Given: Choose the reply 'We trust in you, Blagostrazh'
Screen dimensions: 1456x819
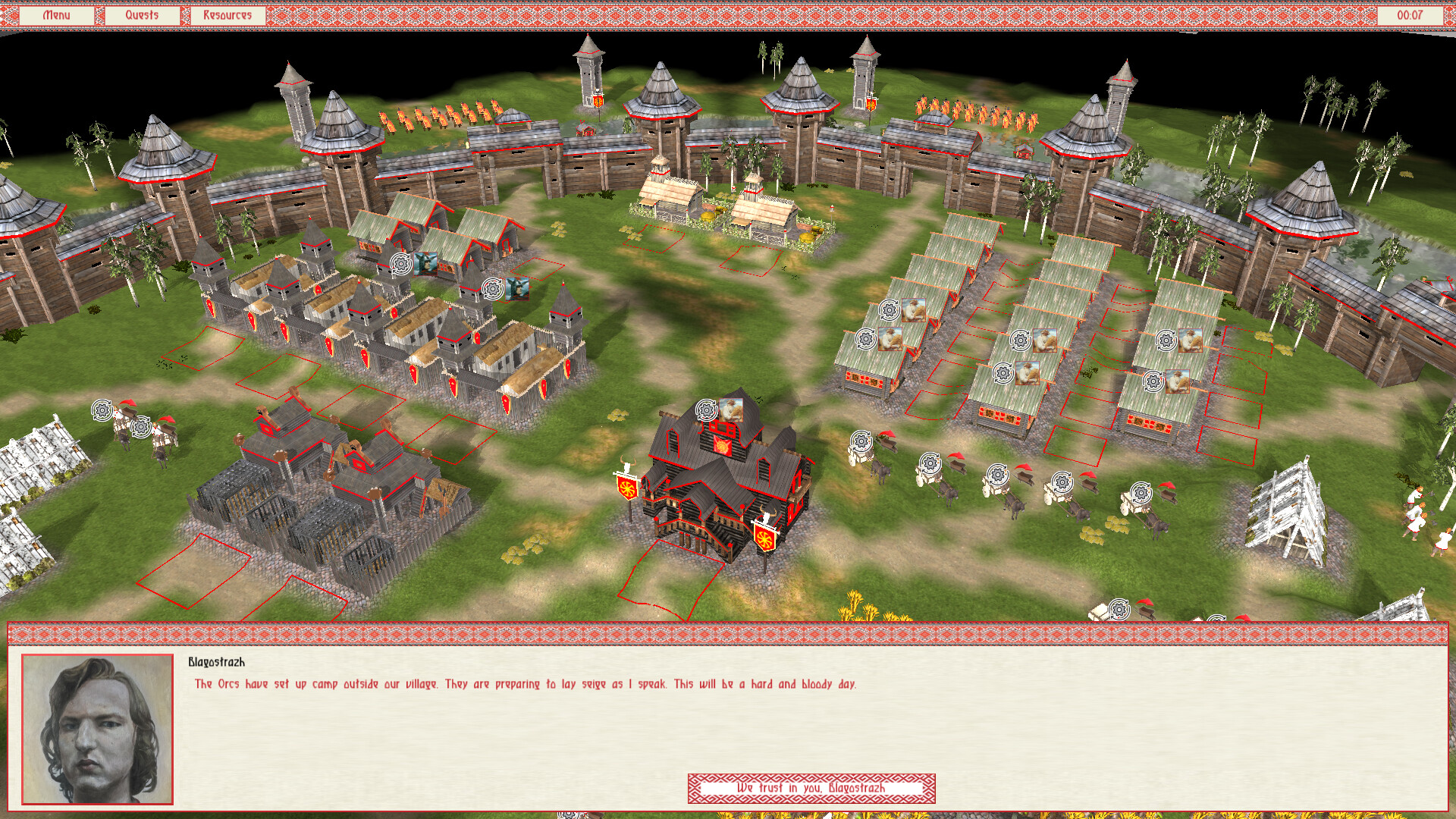Looking at the screenshot, I should point(811,789).
